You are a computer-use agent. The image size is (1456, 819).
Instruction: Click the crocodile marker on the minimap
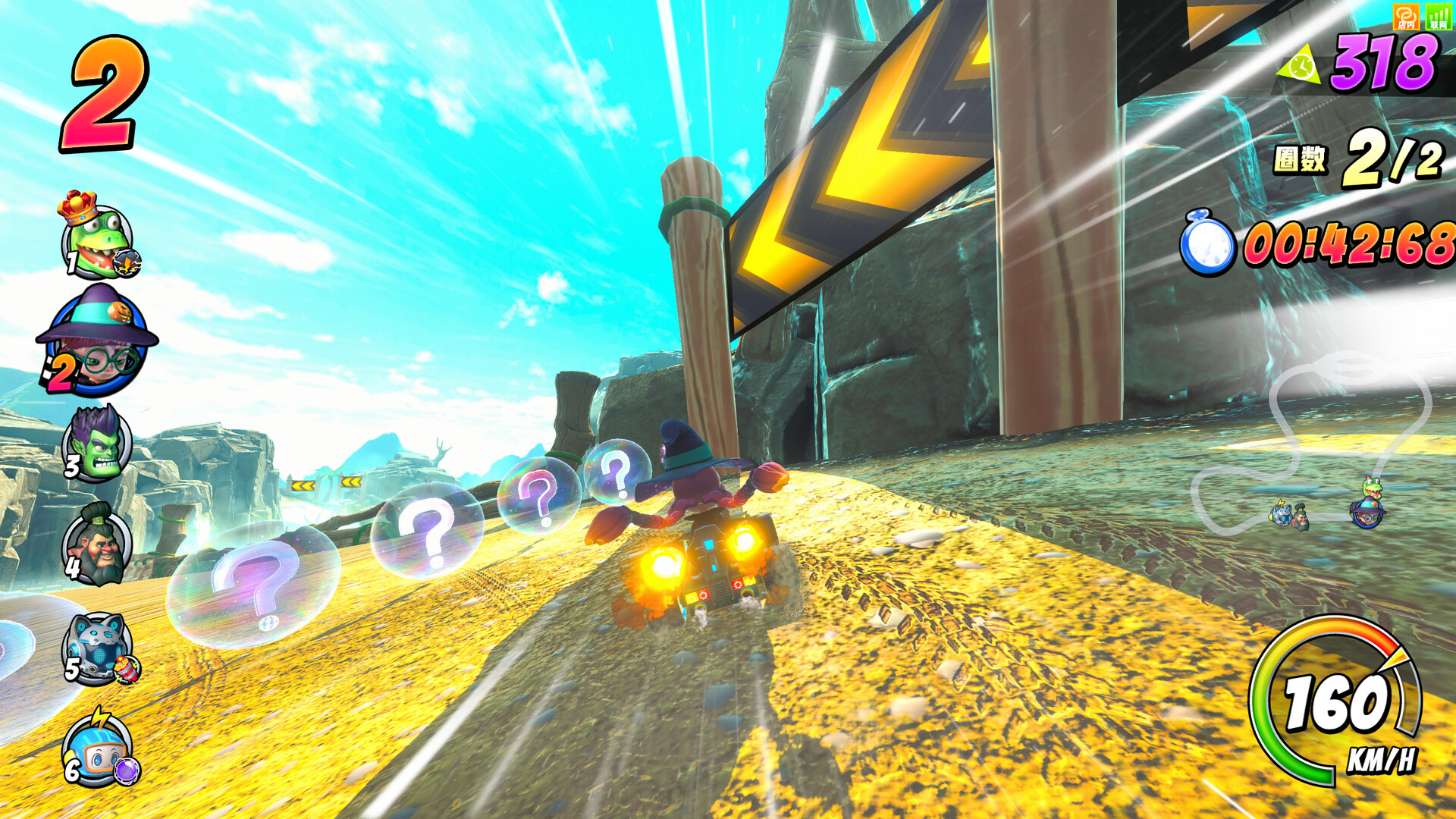(x=1372, y=488)
